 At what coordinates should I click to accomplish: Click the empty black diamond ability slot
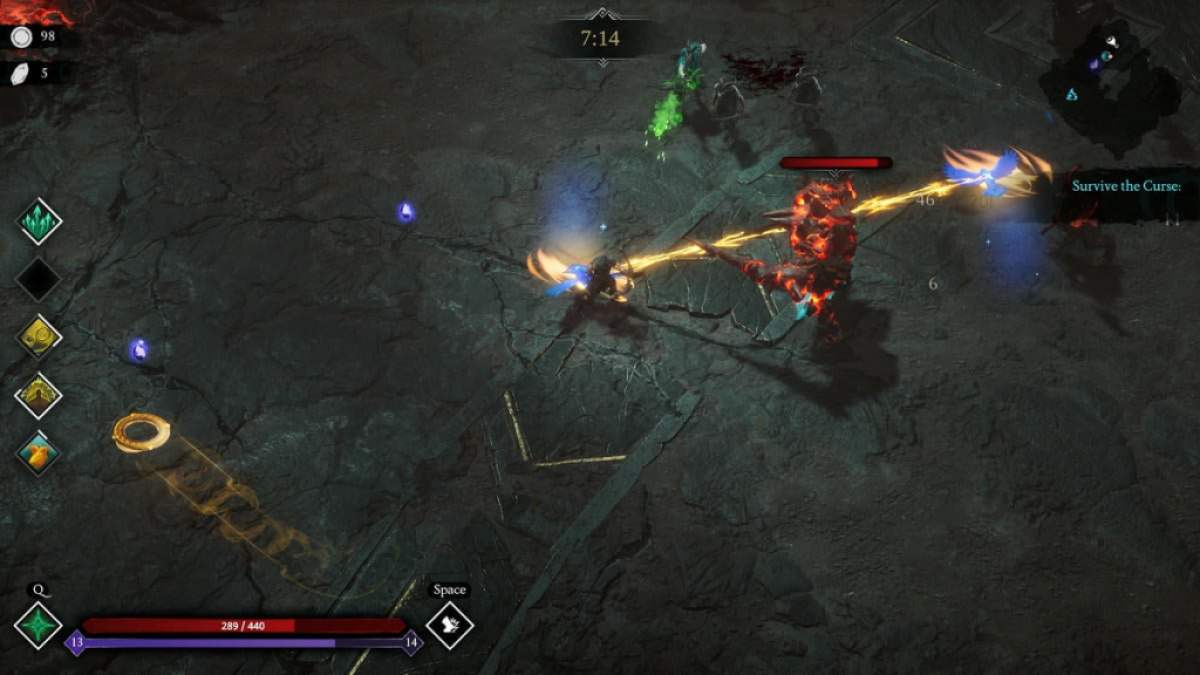tap(39, 279)
